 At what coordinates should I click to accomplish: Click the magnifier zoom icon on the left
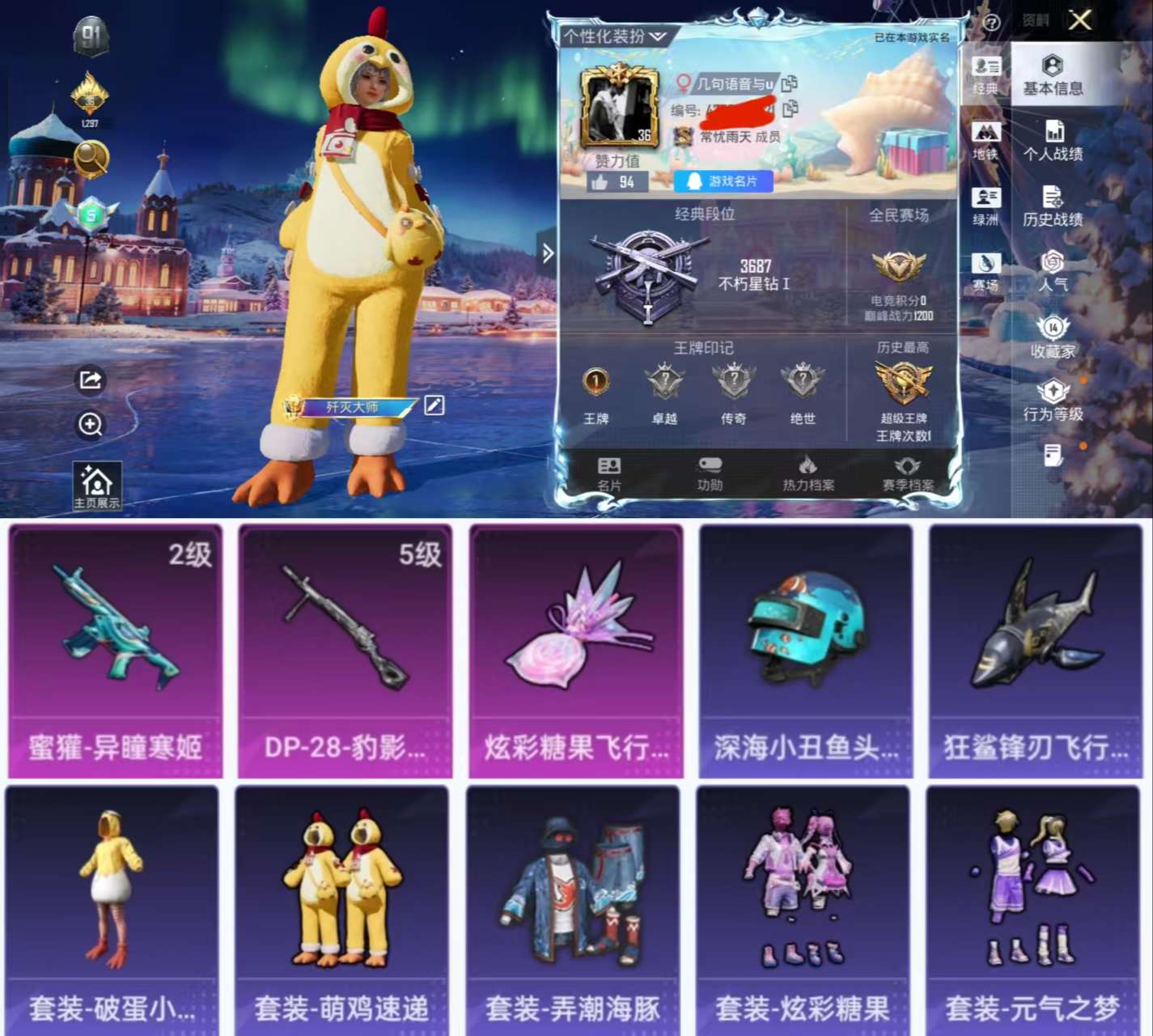[x=91, y=423]
